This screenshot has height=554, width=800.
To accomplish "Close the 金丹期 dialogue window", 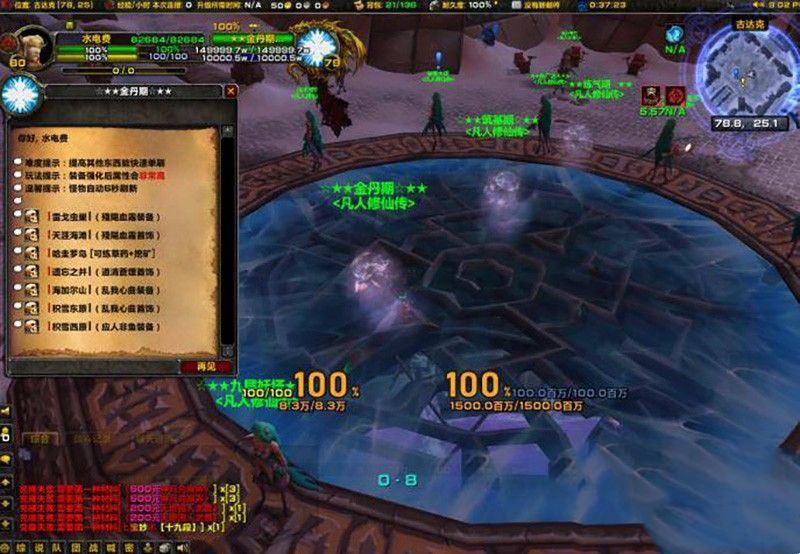I will pos(231,91).
